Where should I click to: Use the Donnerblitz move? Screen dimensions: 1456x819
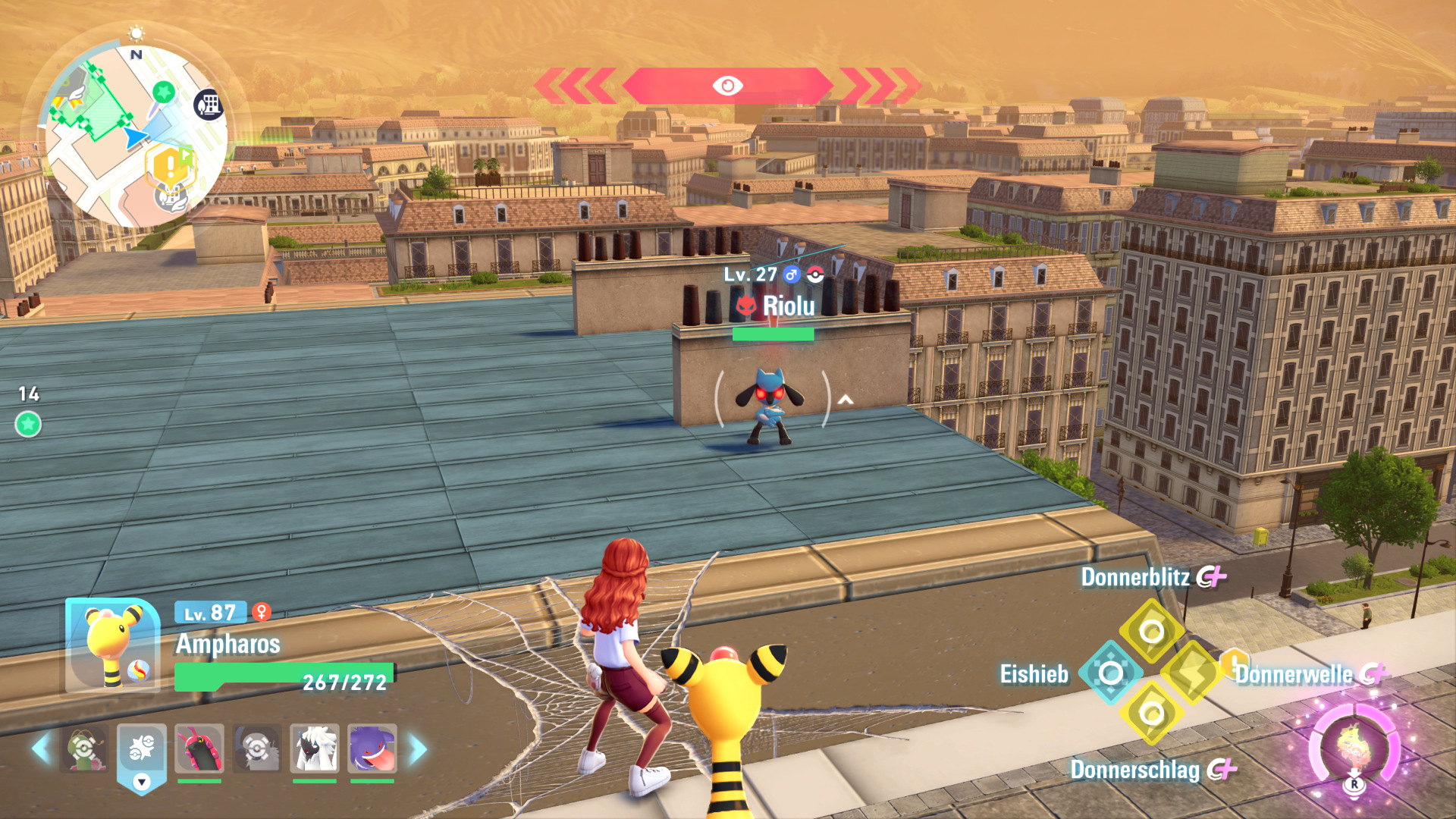pyautogui.click(x=1151, y=630)
